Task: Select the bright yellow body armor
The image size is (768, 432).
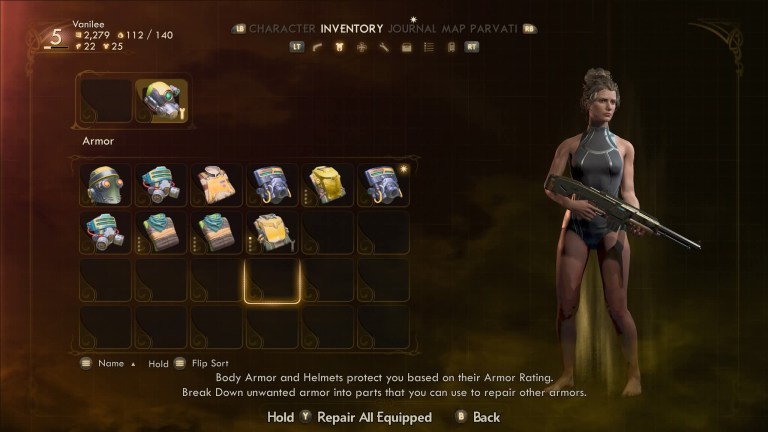Action: (x=327, y=184)
